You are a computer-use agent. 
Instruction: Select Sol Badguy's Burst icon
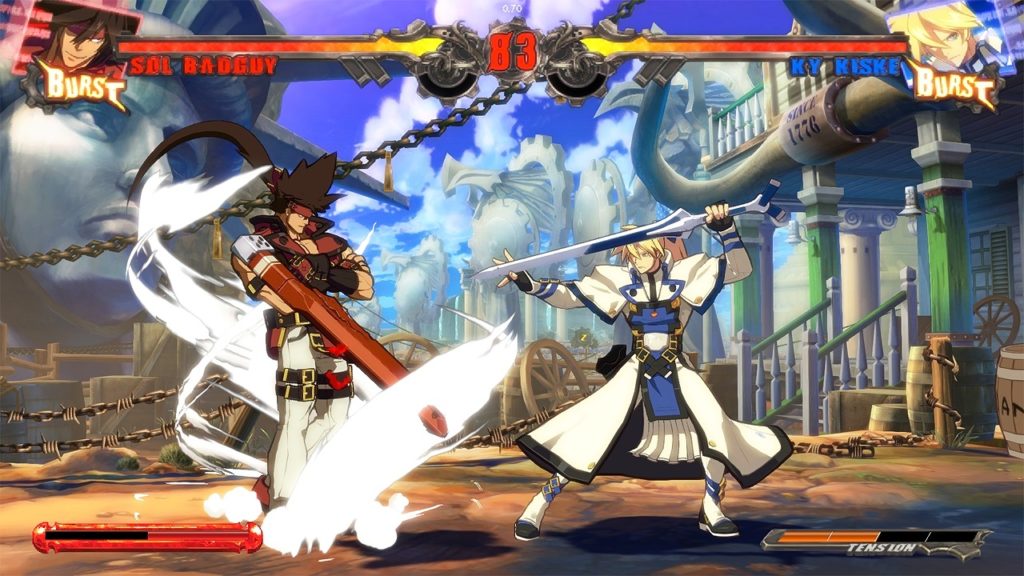[83, 88]
